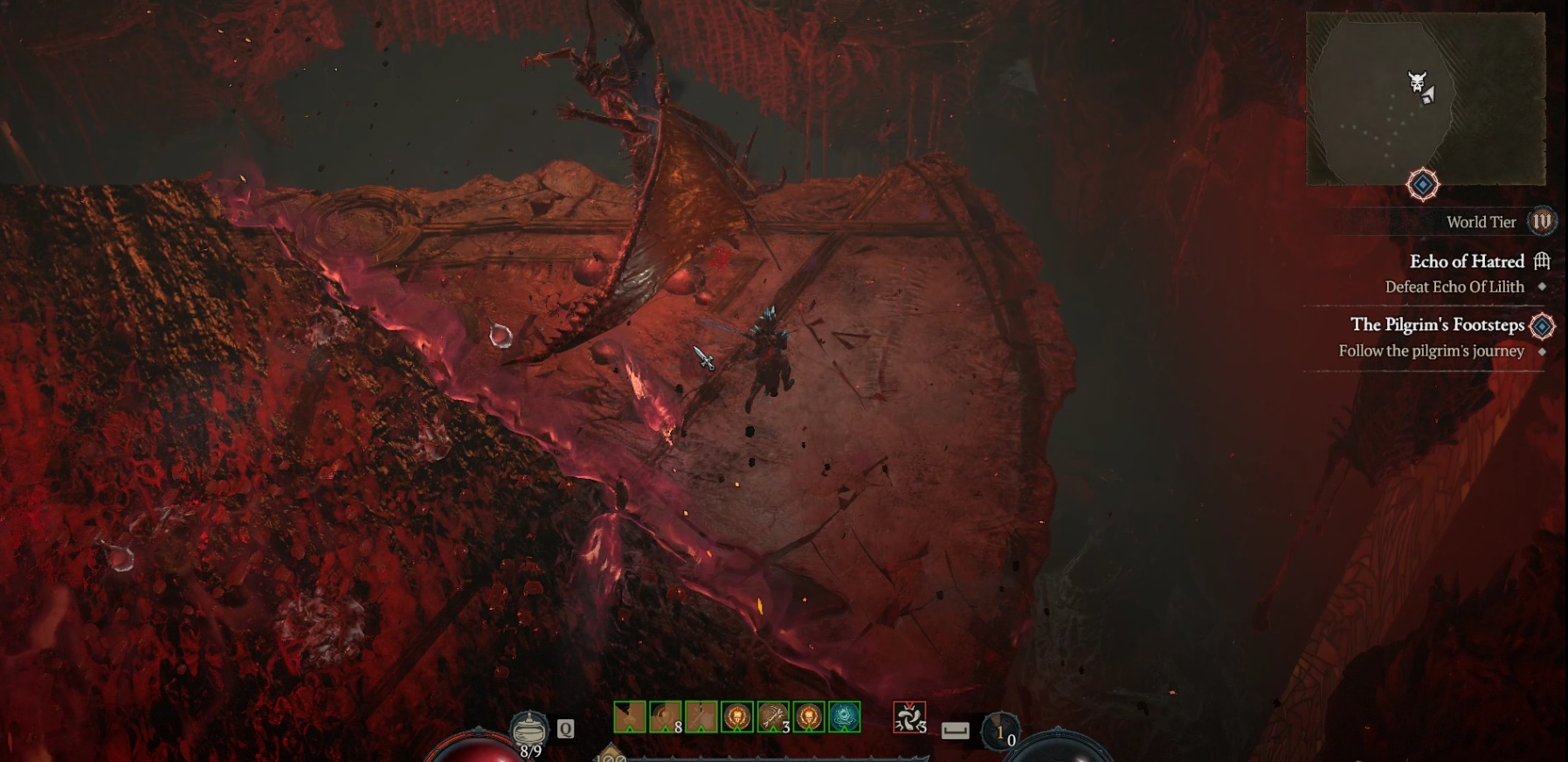The height and width of the screenshot is (762, 1568).
Task: Activate the skill slot showing number 8
Action: pos(666,717)
